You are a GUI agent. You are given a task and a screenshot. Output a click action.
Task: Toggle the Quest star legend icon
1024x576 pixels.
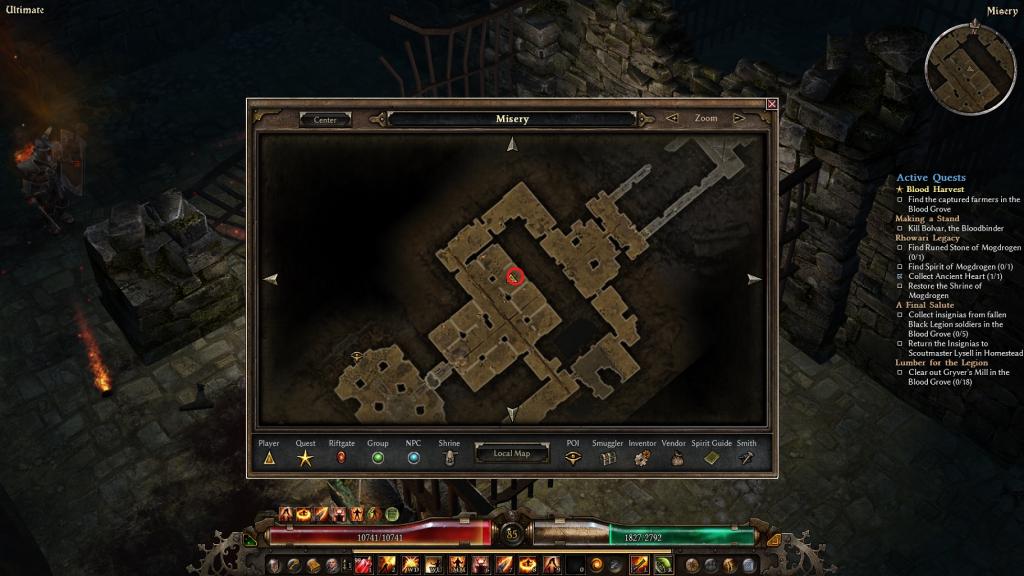point(305,458)
